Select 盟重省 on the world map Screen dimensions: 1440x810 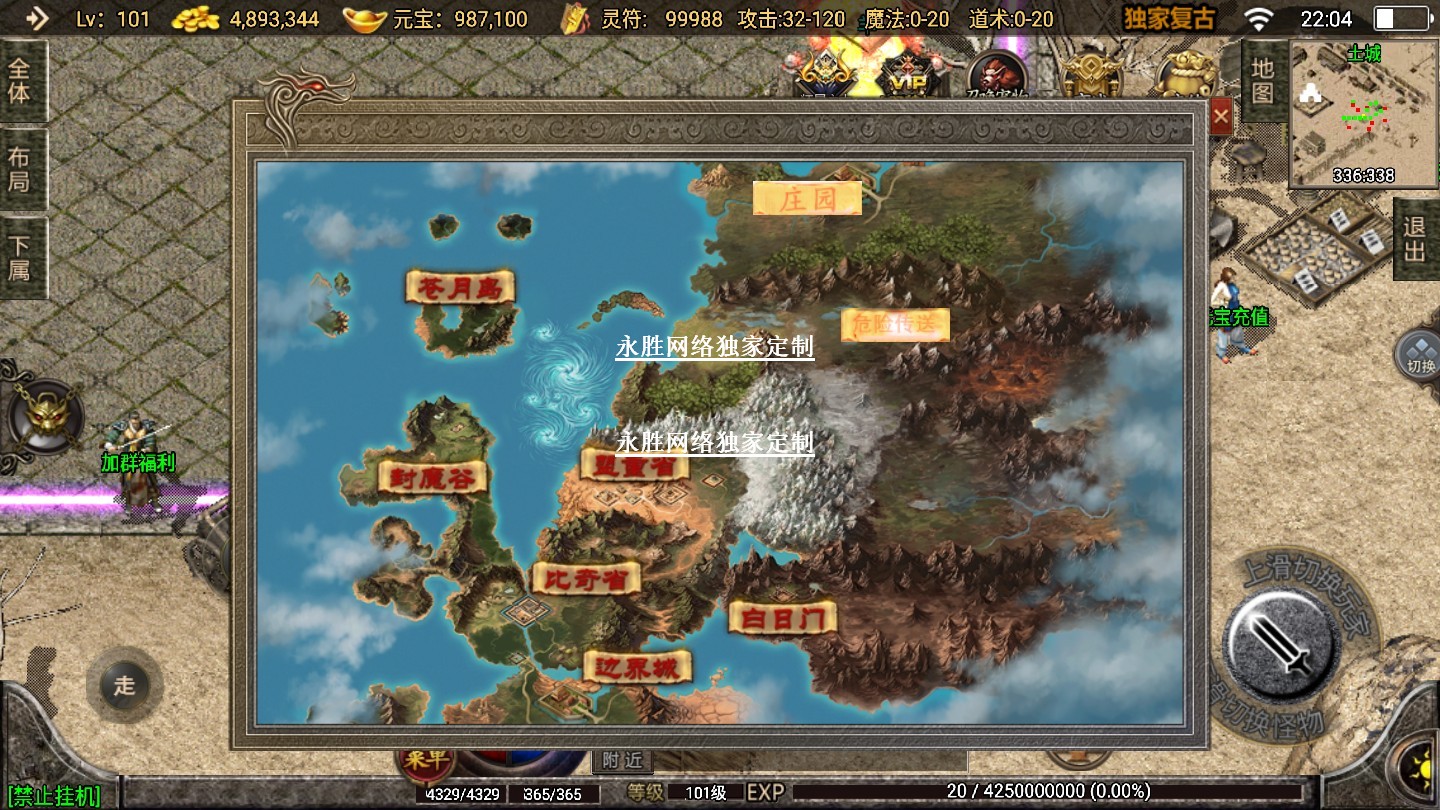coord(635,465)
